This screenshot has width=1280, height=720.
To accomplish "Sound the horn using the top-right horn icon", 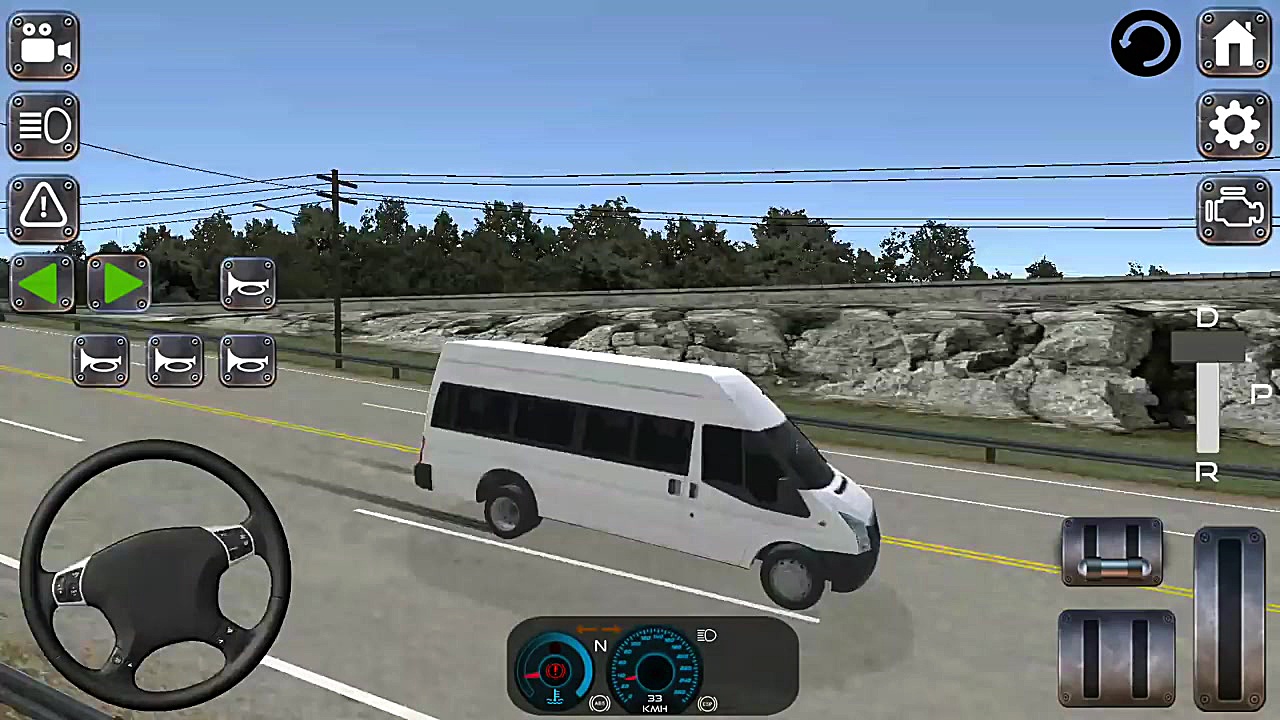I will 248,285.
